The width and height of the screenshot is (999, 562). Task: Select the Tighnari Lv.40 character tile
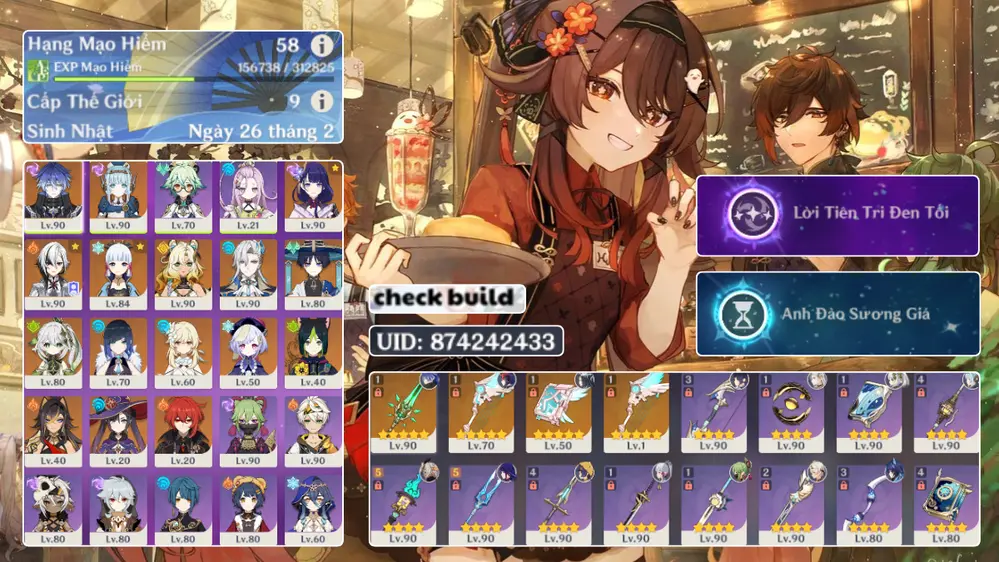[x=313, y=351]
